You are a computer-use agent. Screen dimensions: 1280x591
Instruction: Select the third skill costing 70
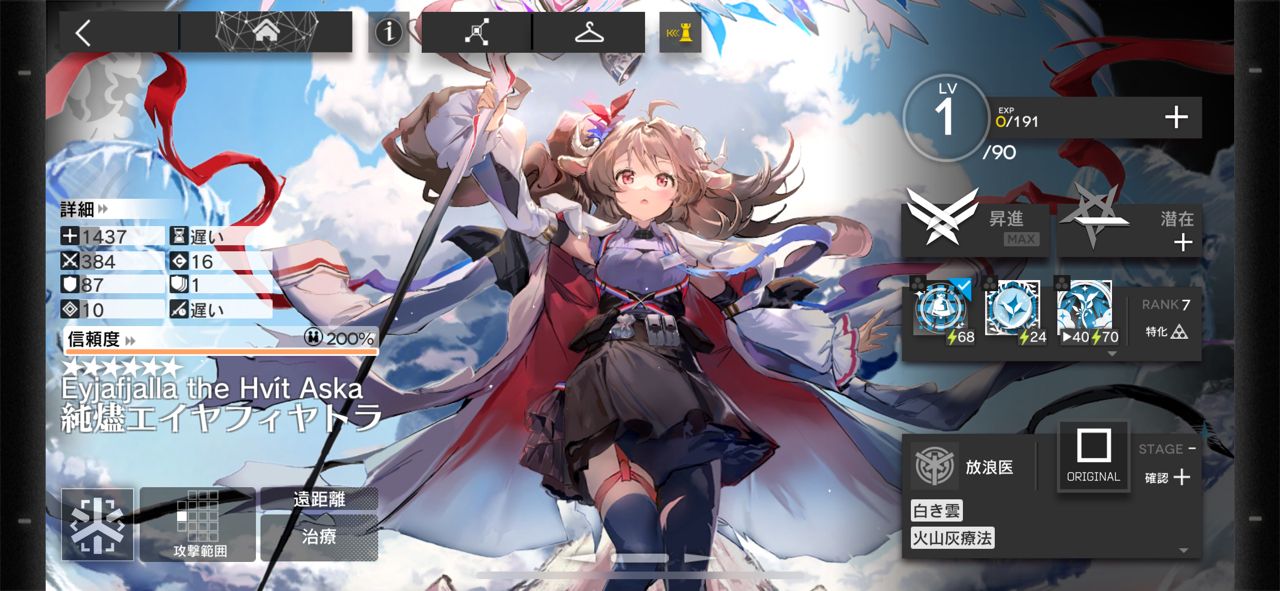click(x=1084, y=313)
